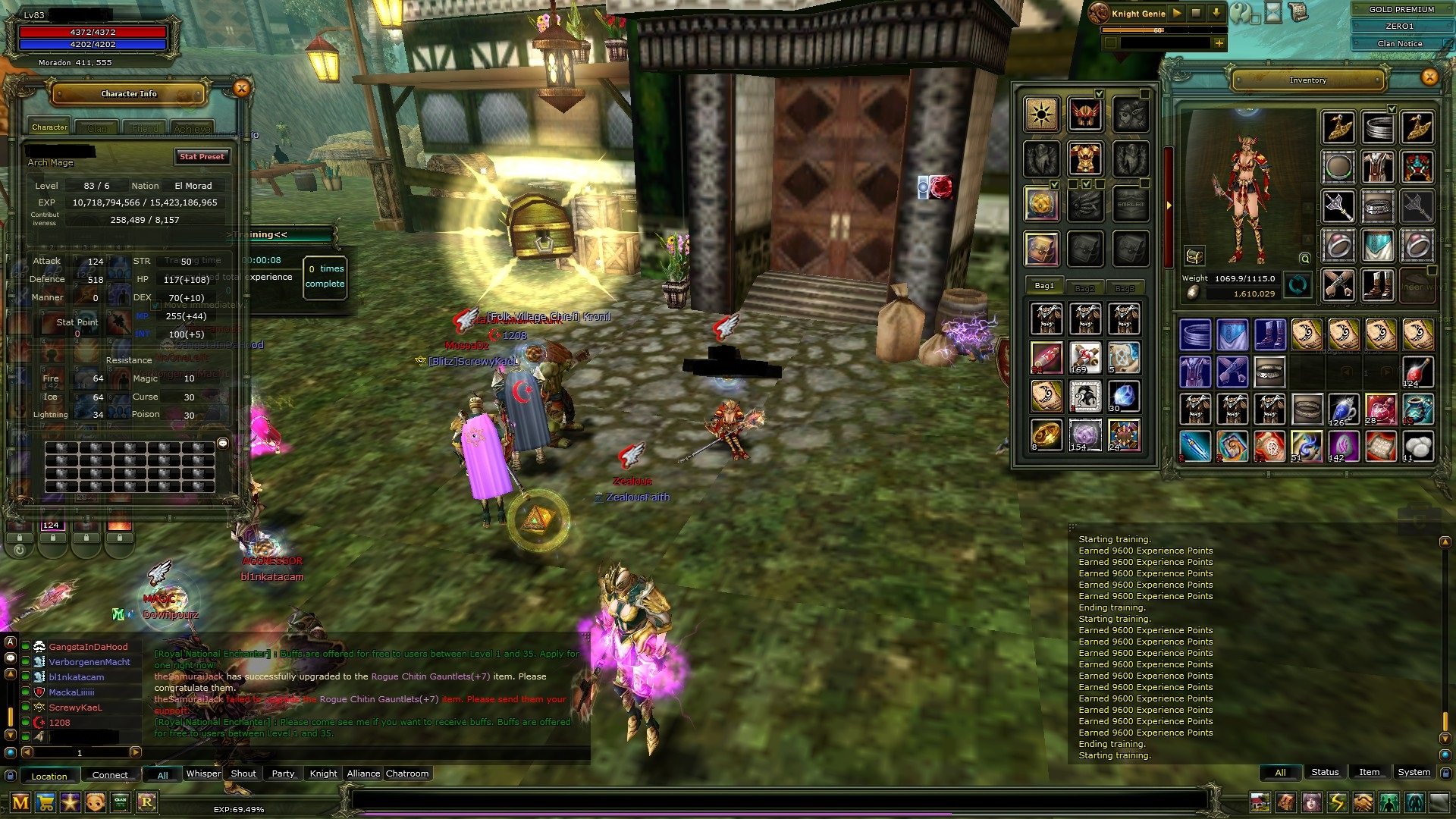The height and width of the screenshot is (819, 1456).
Task: Uncheck the checkbox above the red helmet slot
Action: pyautogui.click(x=1100, y=94)
